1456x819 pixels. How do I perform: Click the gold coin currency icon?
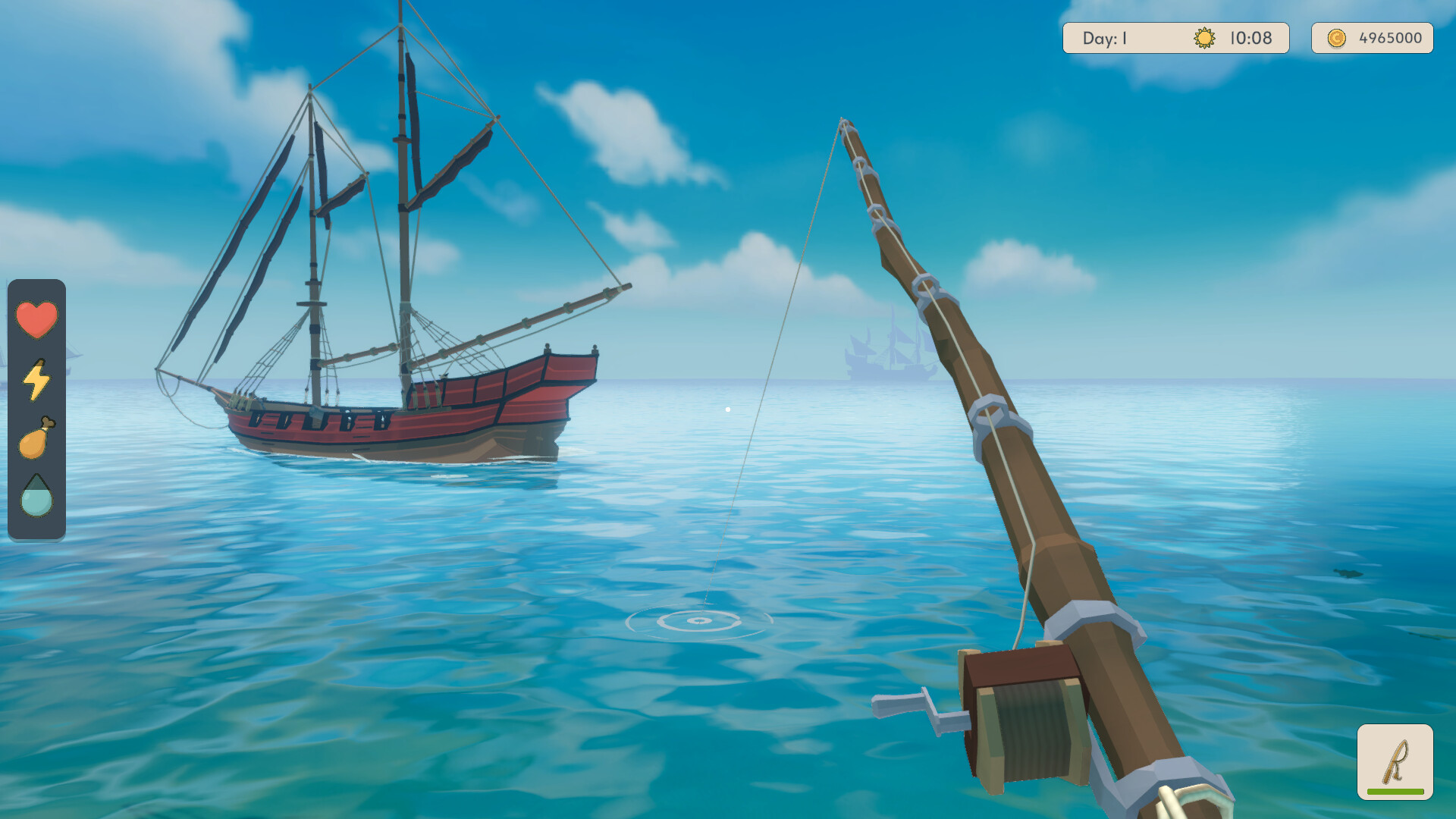tap(1335, 38)
